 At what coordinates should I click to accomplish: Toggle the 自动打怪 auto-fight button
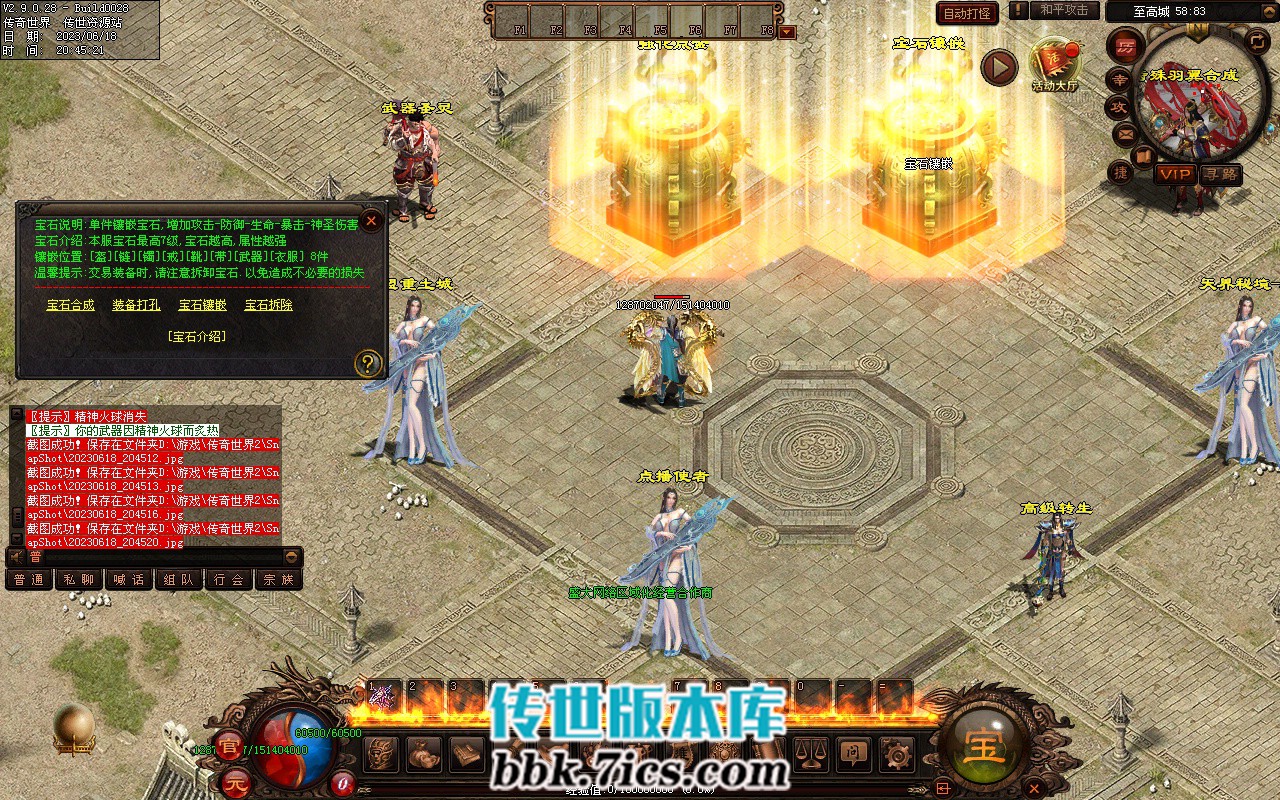pyautogui.click(x=967, y=14)
